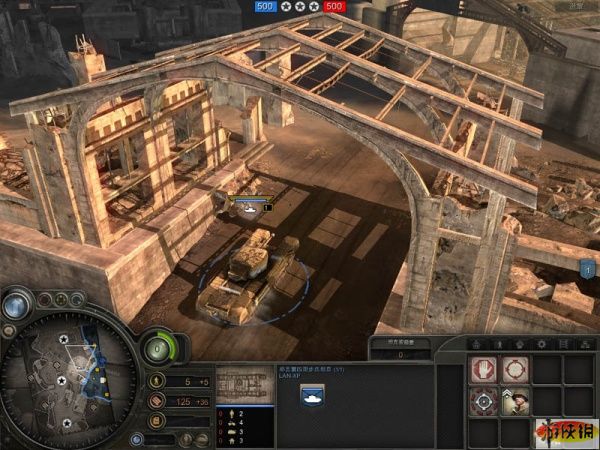
Task: Activate the red circular target command
Action: pos(514,370)
